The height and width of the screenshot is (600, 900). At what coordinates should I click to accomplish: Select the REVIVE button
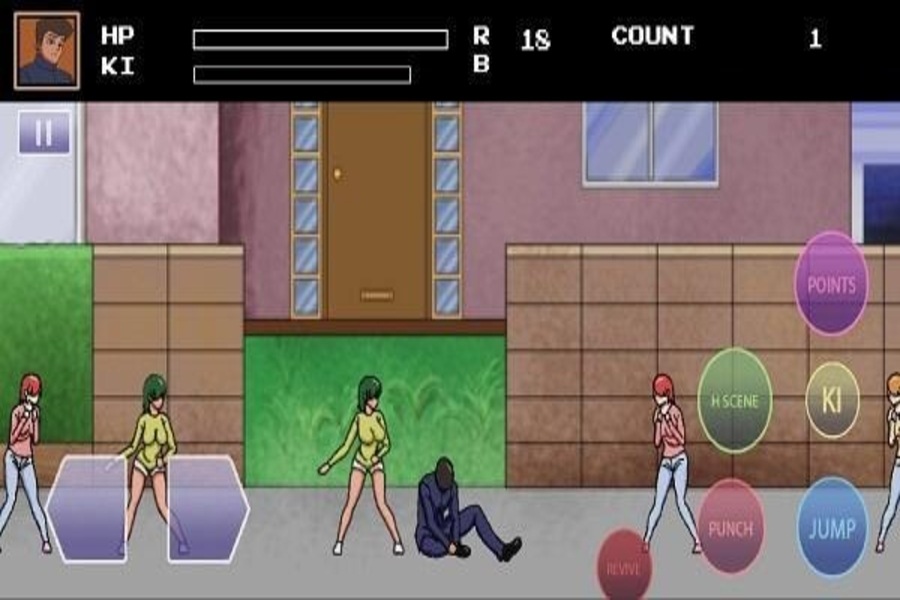click(624, 567)
